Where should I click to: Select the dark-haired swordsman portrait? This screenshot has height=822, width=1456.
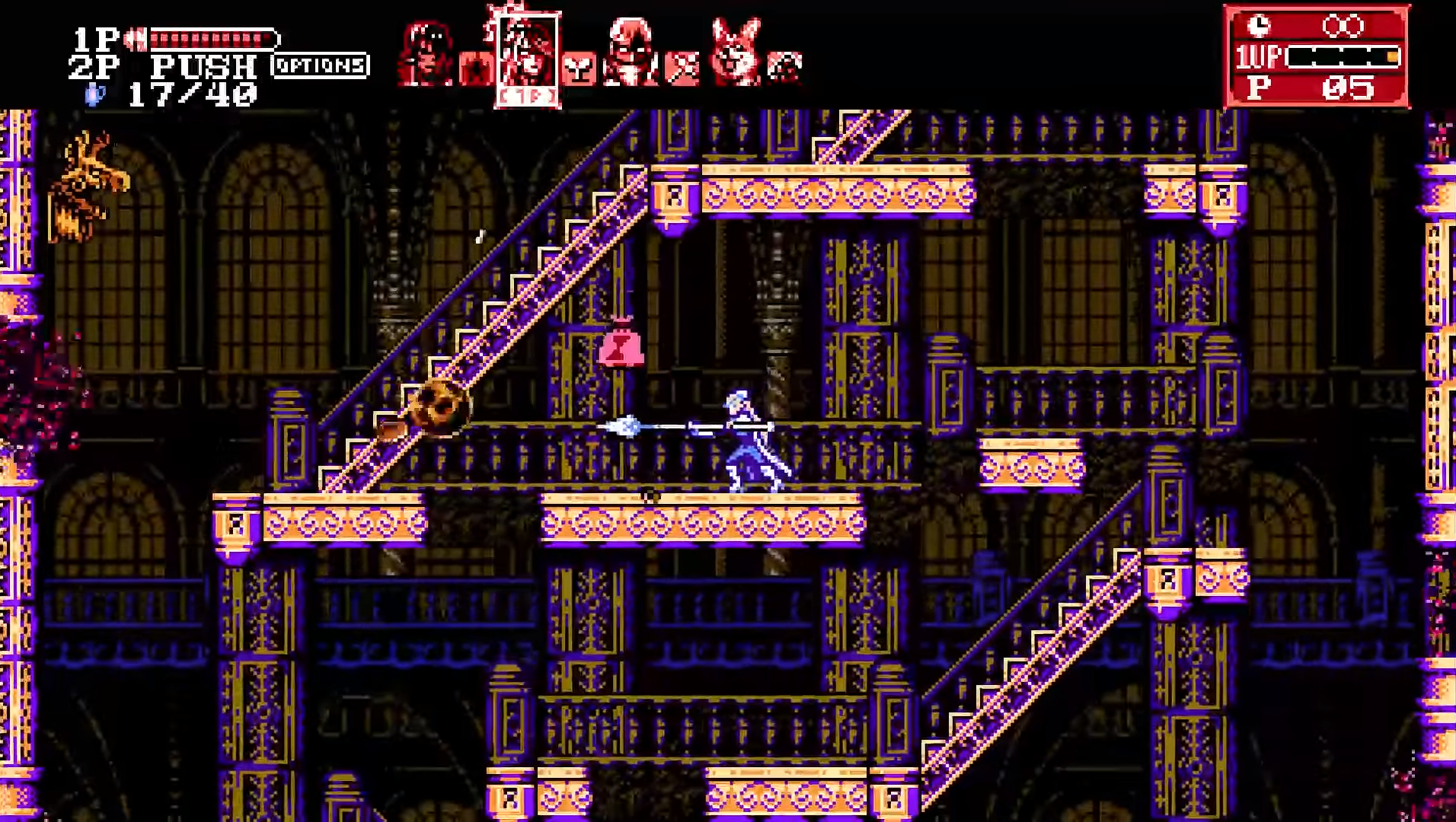[x=426, y=53]
